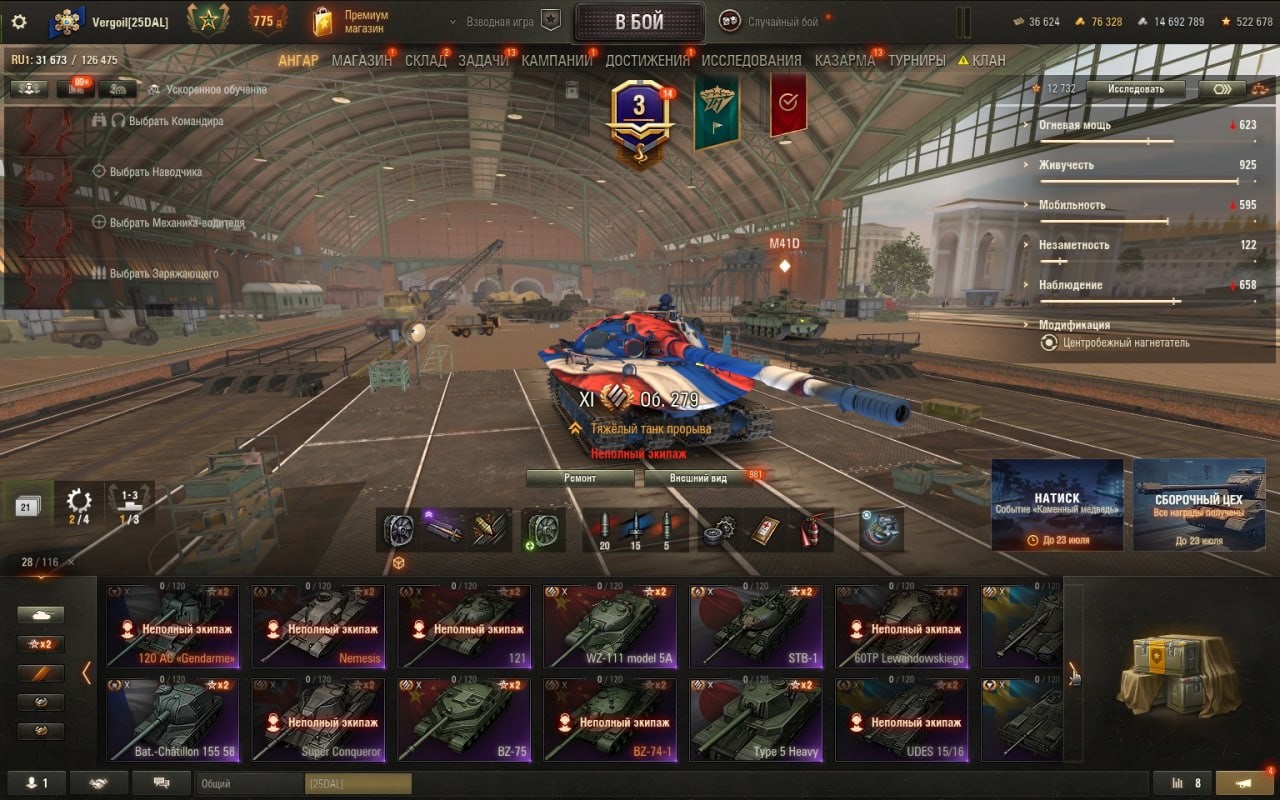Switch to the КАЗАРМА tab
The image size is (1280, 800).
[844, 60]
